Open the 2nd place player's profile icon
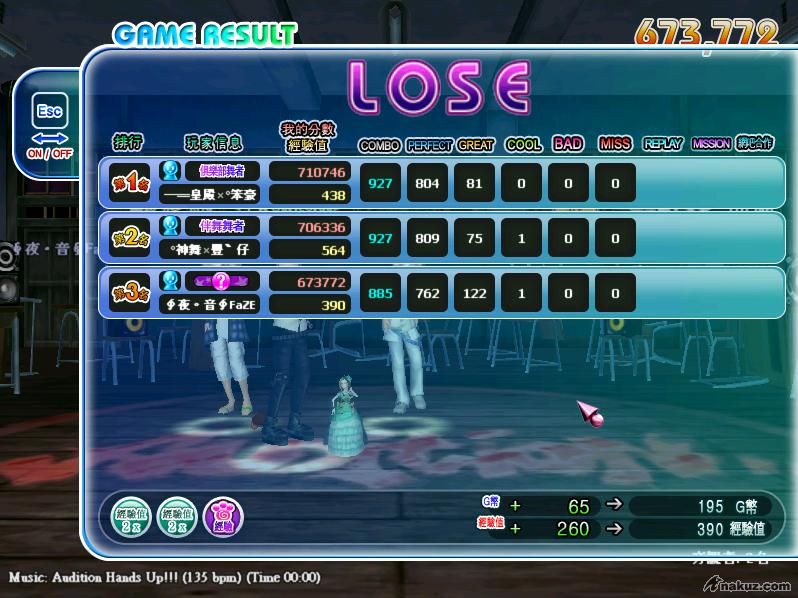 tap(170, 226)
